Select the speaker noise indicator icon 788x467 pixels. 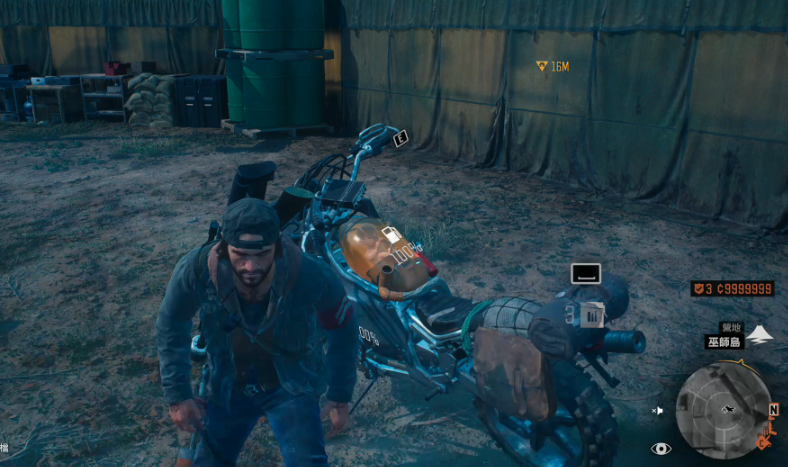[x=658, y=410]
